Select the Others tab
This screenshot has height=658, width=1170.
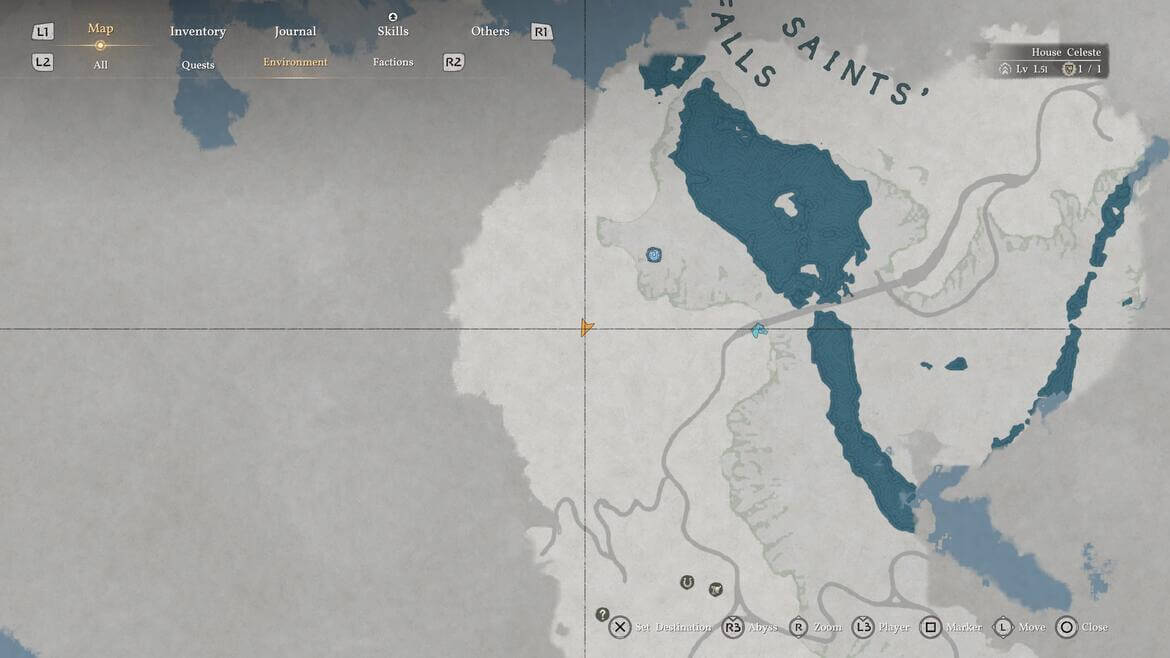490,32
